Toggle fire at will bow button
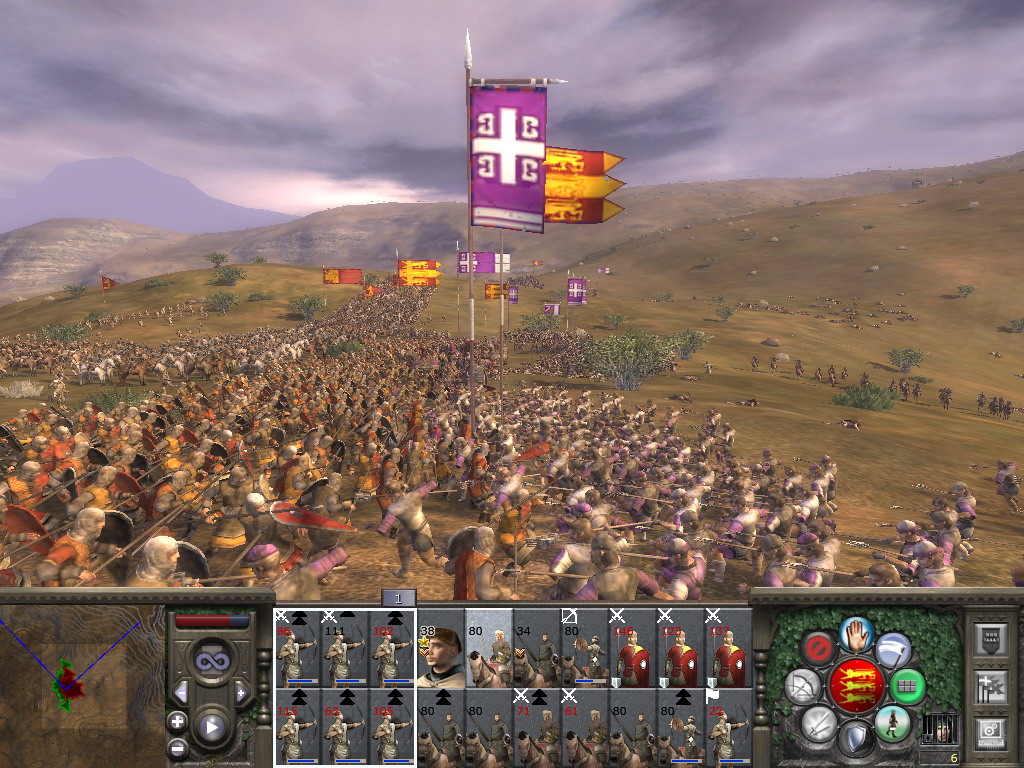Image resolution: width=1024 pixels, height=768 pixels. (x=802, y=686)
